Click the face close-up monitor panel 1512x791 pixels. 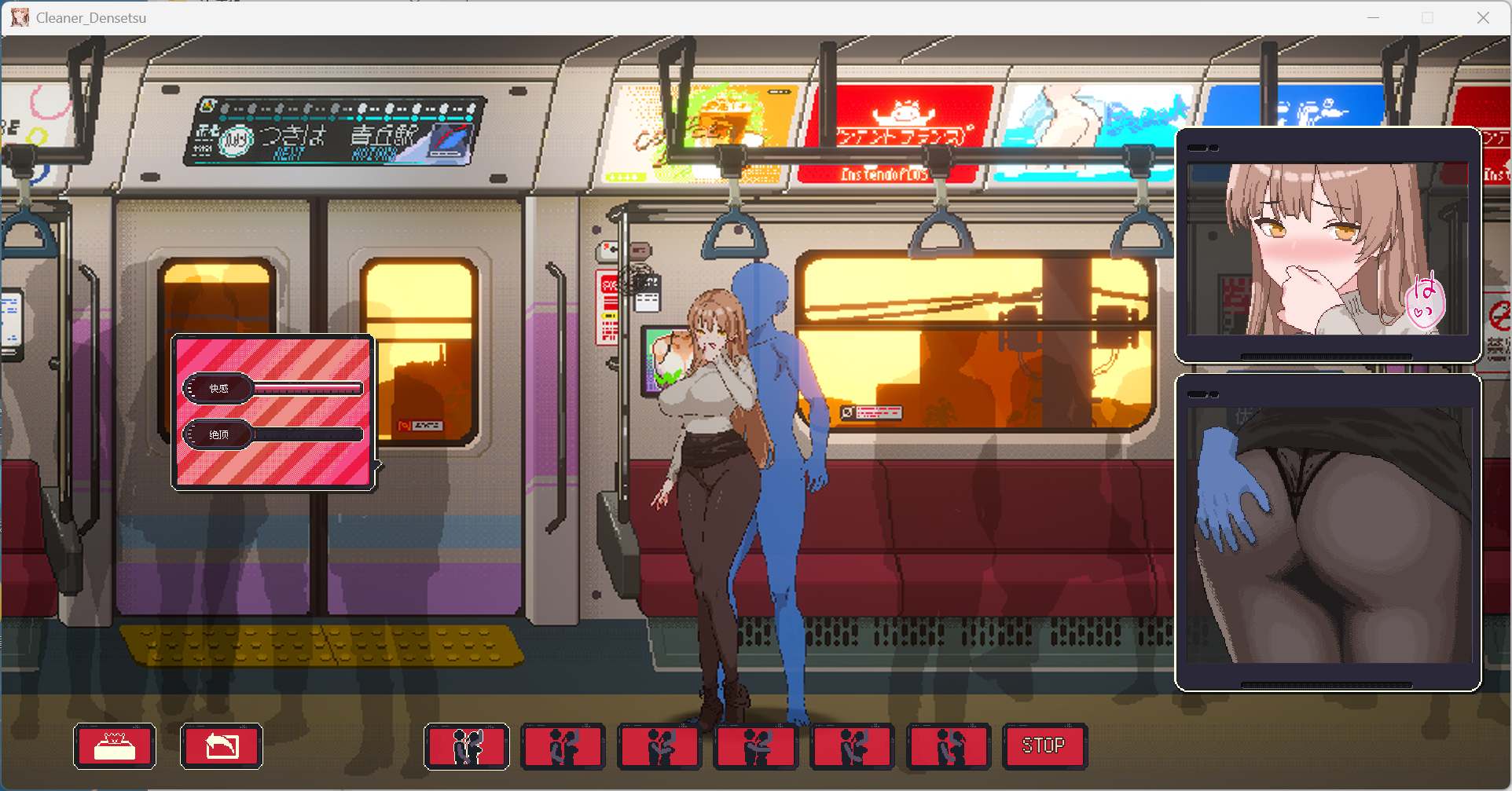coord(1327,244)
